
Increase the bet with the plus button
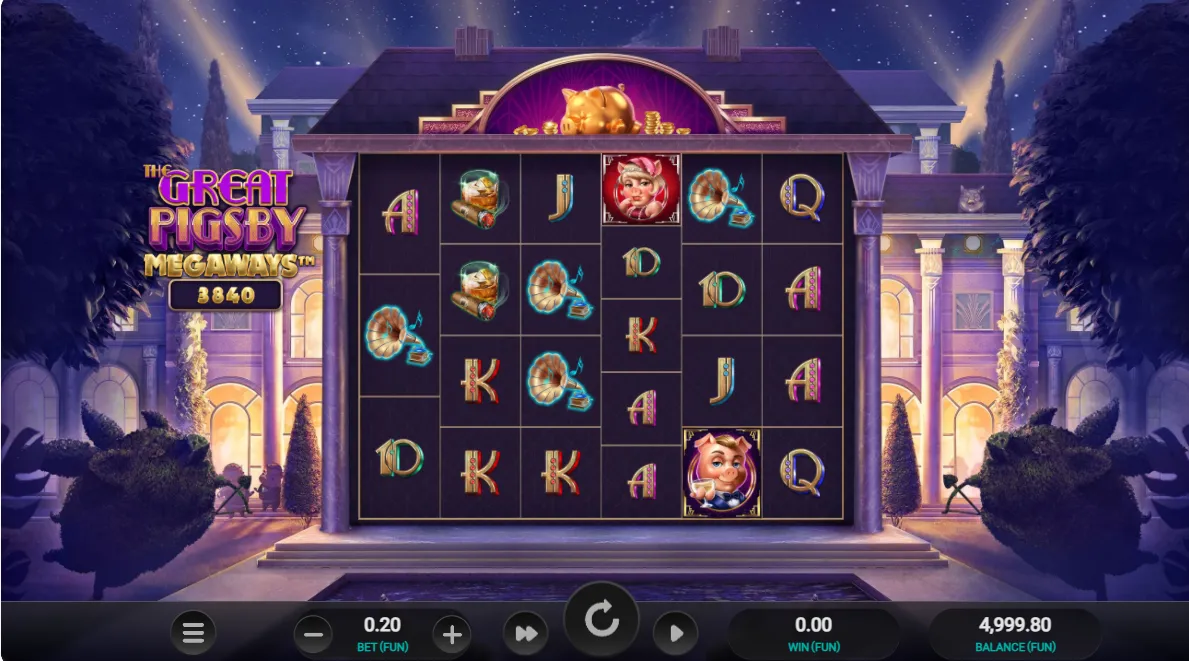coord(451,633)
